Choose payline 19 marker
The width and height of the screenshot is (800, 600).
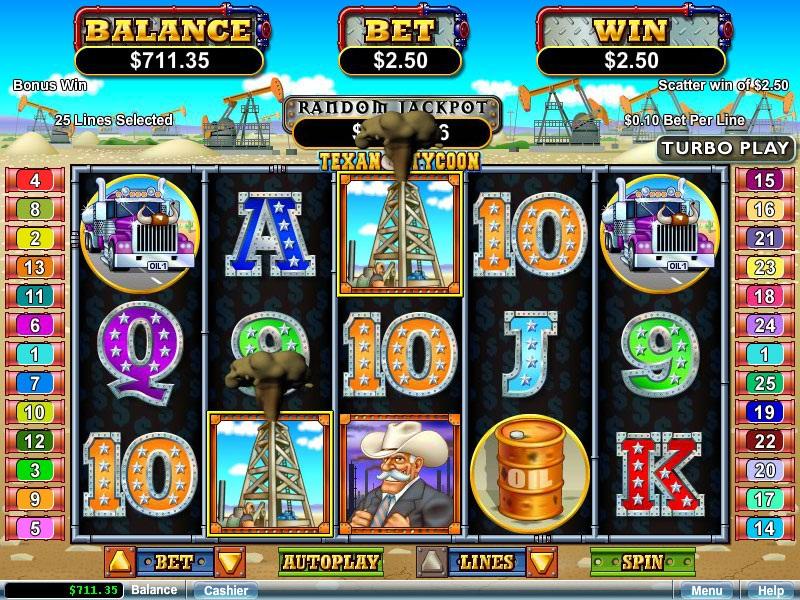tap(764, 412)
